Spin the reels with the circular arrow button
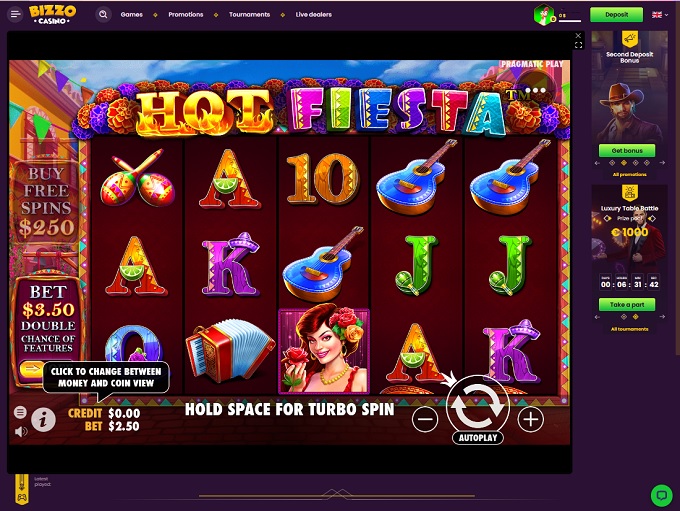Image resolution: width=680 pixels, height=511 pixels. pos(478,405)
